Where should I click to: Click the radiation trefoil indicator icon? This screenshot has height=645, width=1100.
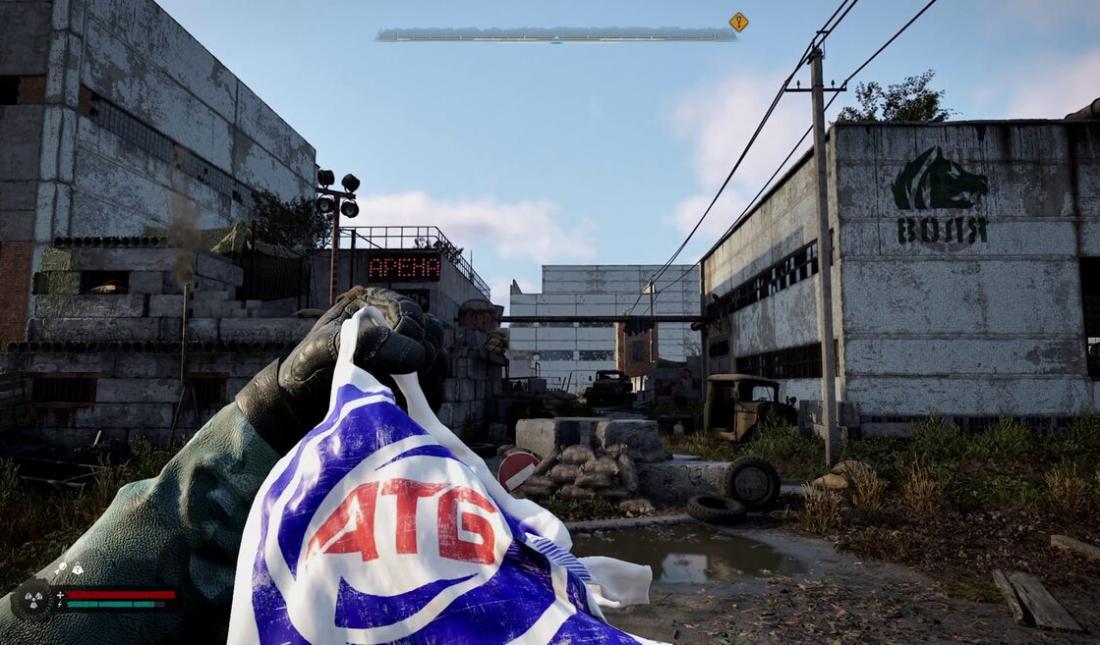(32, 600)
